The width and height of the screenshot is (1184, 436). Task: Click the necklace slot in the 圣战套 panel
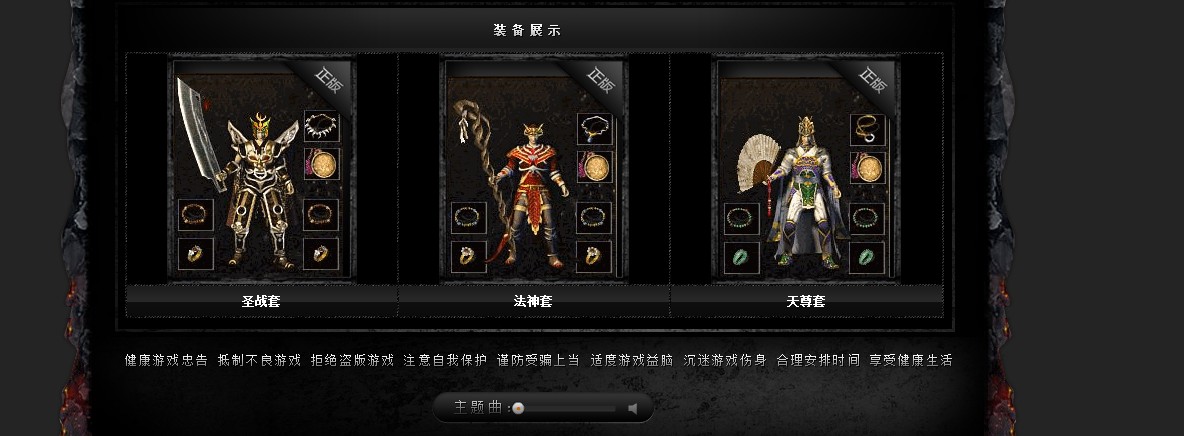321,127
